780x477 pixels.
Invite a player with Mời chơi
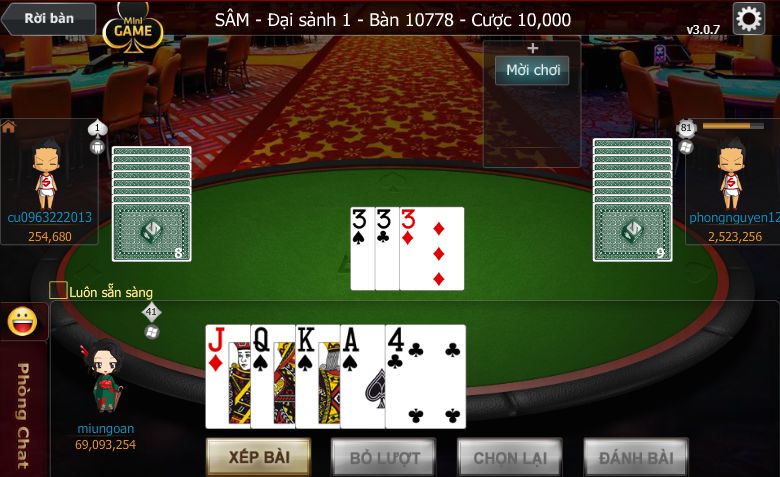tap(532, 70)
